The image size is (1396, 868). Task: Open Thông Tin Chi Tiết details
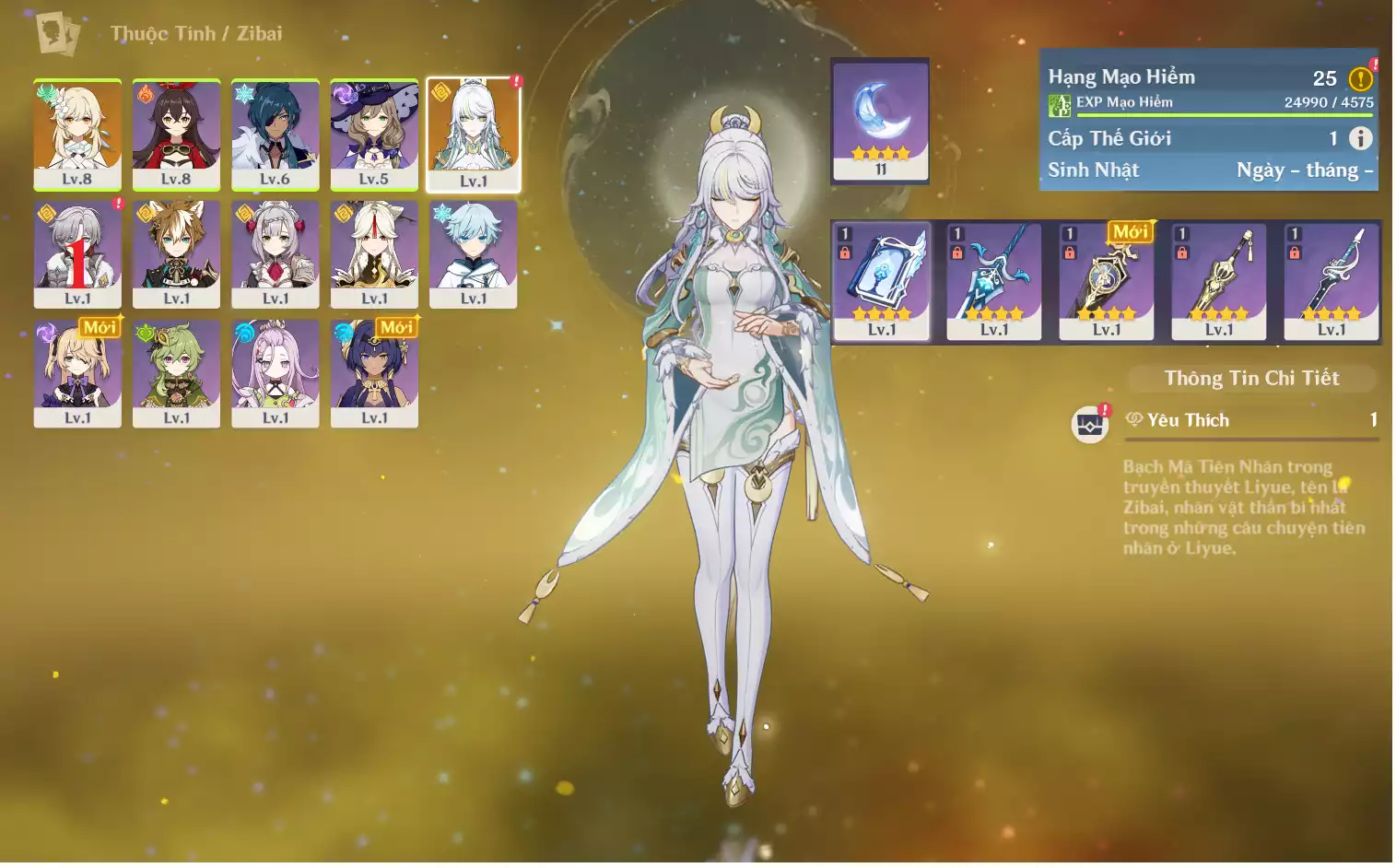(1251, 378)
